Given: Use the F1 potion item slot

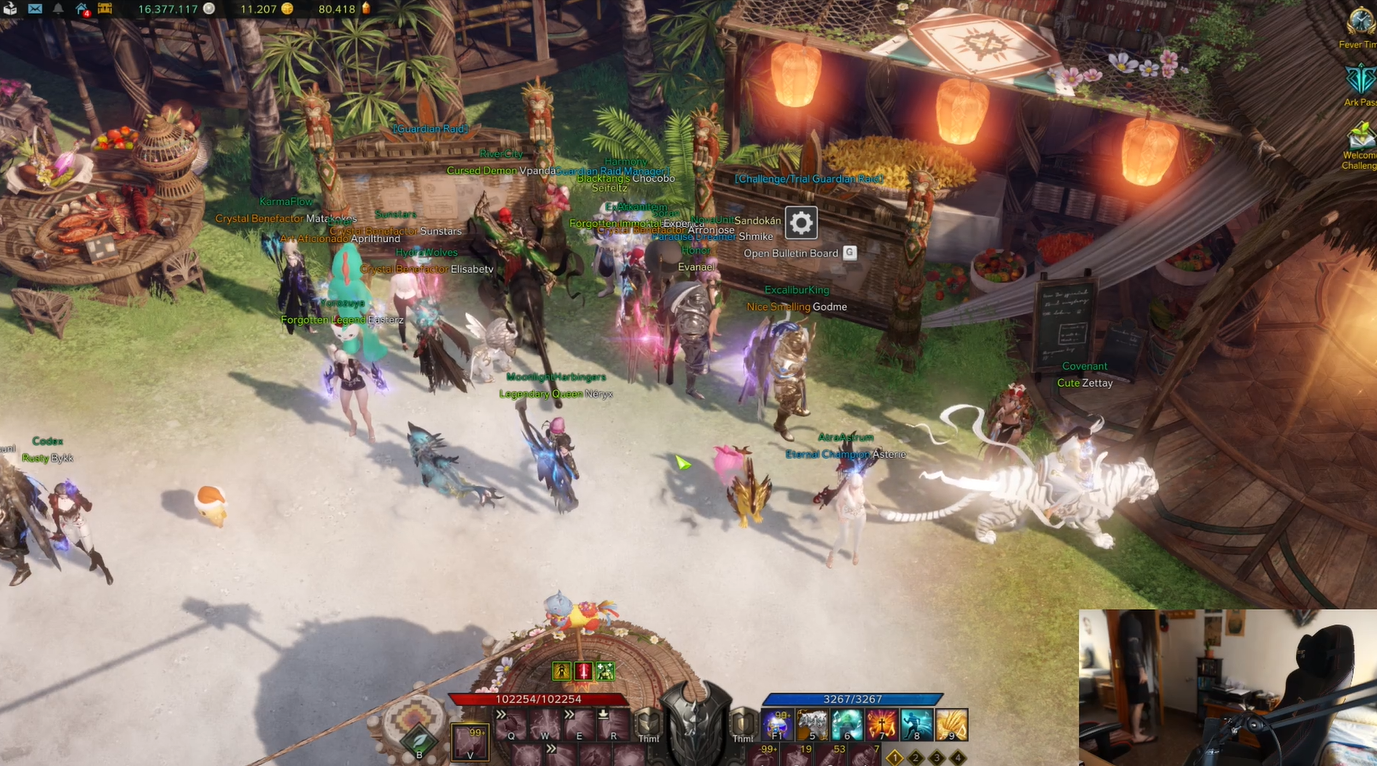Looking at the screenshot, I should point(778,724).
